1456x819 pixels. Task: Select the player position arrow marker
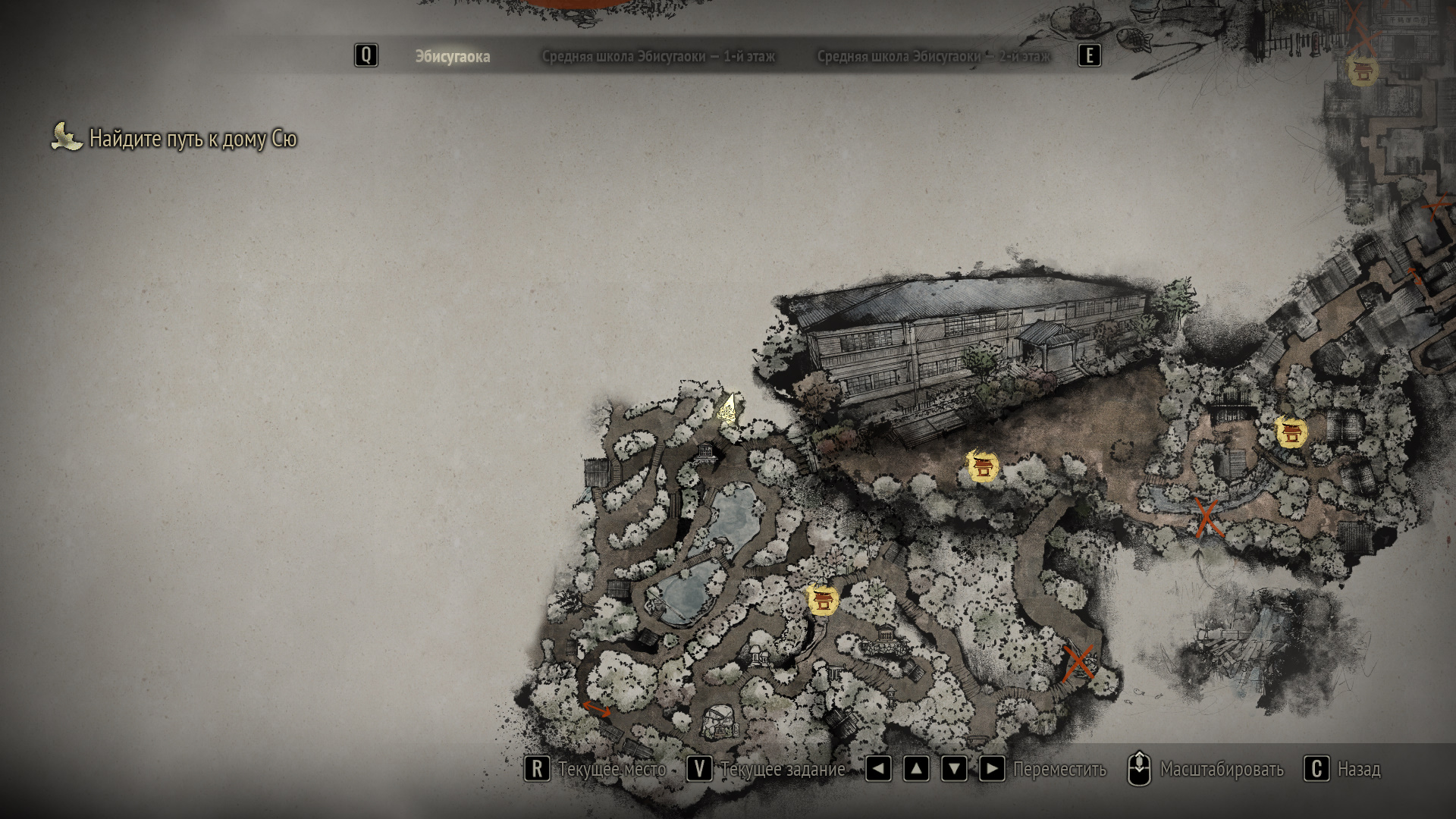(x=728, y=409)
